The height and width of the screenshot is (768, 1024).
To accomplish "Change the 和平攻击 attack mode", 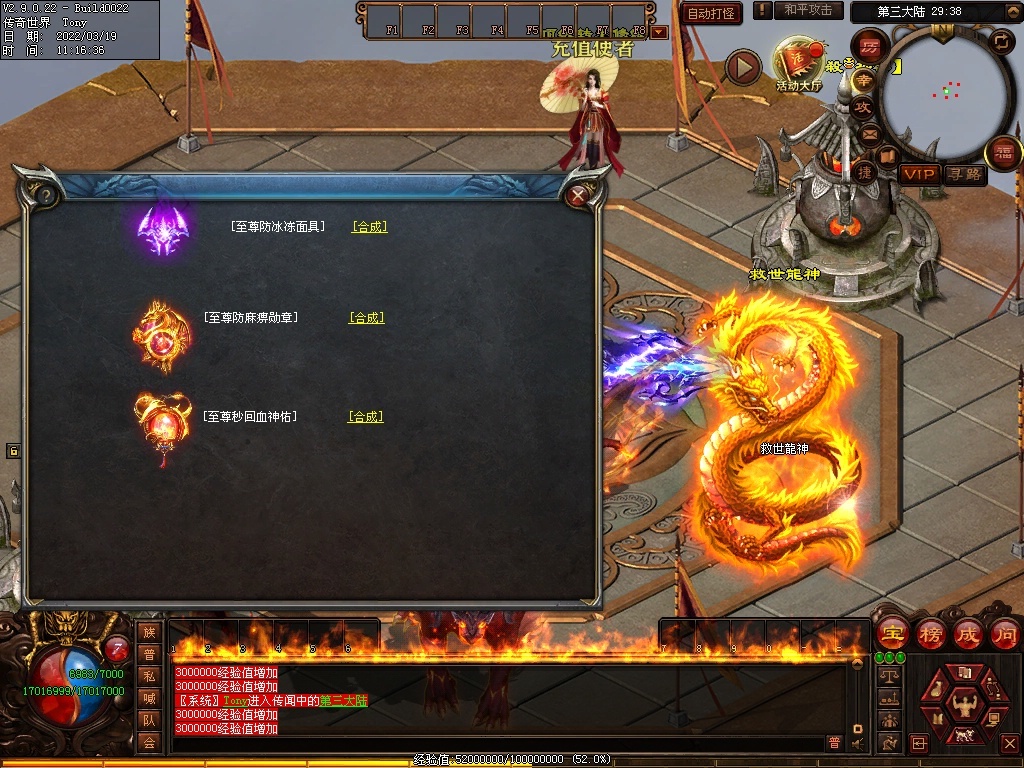I will point(808,11).
